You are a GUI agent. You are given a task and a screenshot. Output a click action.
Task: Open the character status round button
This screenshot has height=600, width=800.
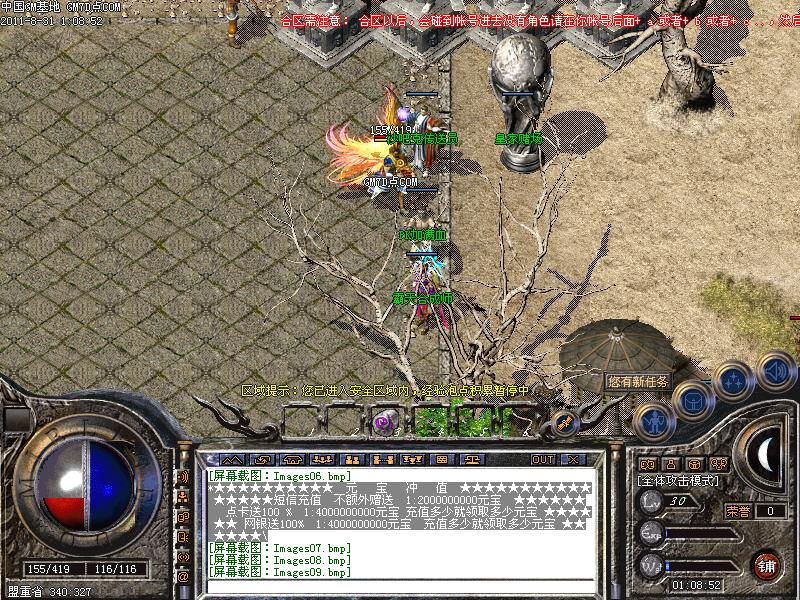(x=651, y=421)
